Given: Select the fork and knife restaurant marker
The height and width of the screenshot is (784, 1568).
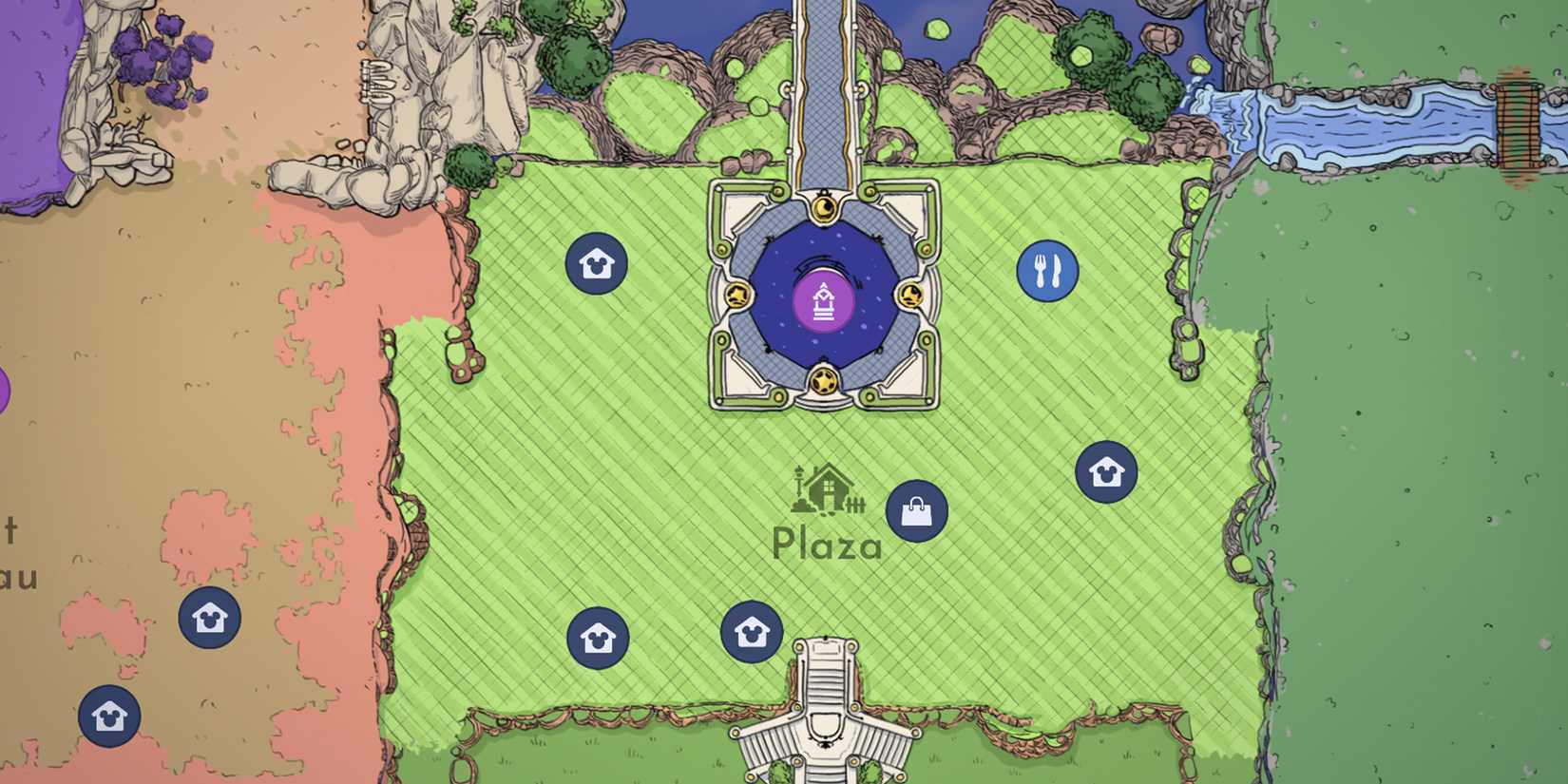Looking at the screenshot, I should tap(1048, 269).
